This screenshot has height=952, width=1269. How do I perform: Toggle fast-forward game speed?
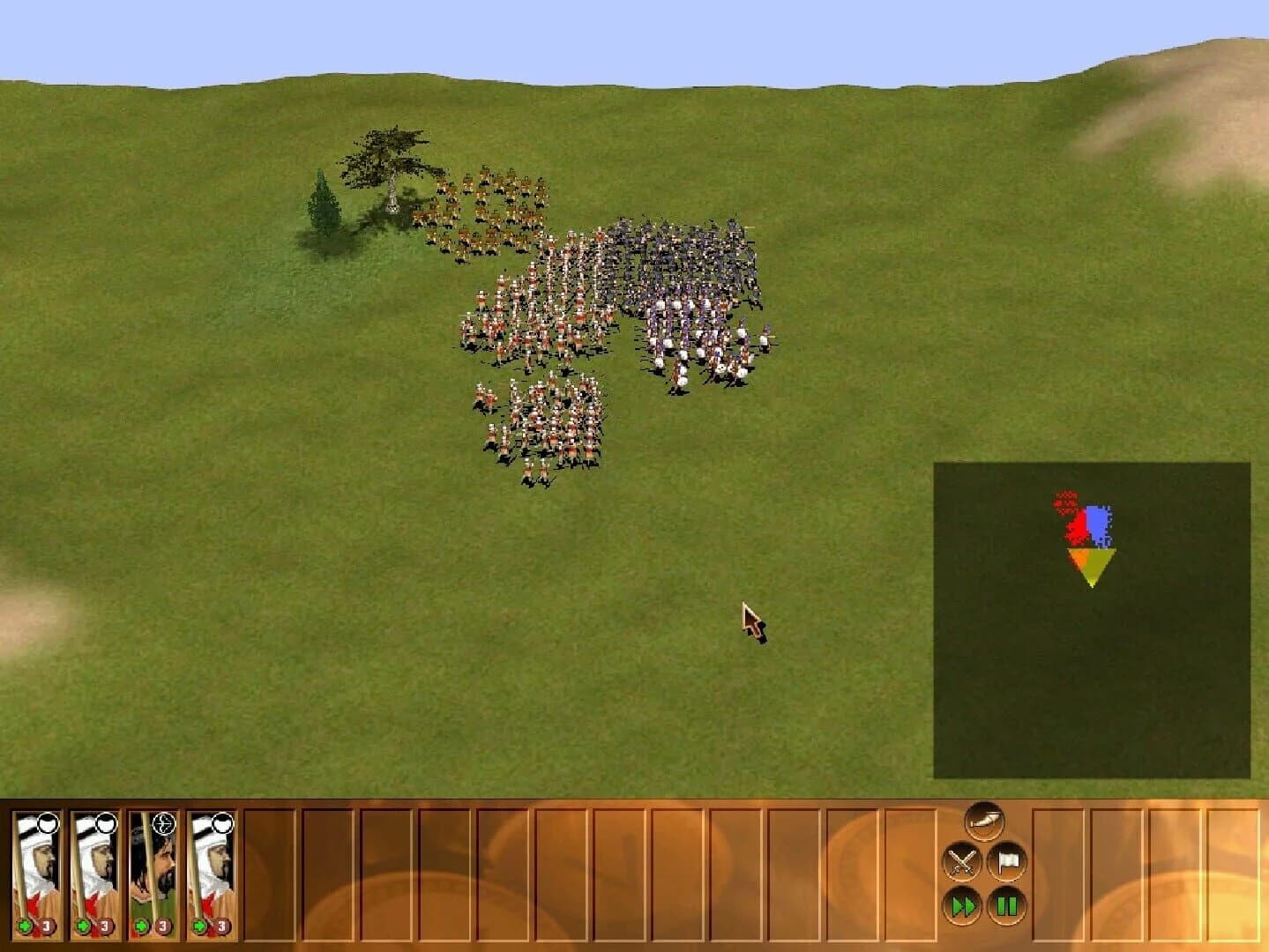pyautogui.click(x=964, y=906)
